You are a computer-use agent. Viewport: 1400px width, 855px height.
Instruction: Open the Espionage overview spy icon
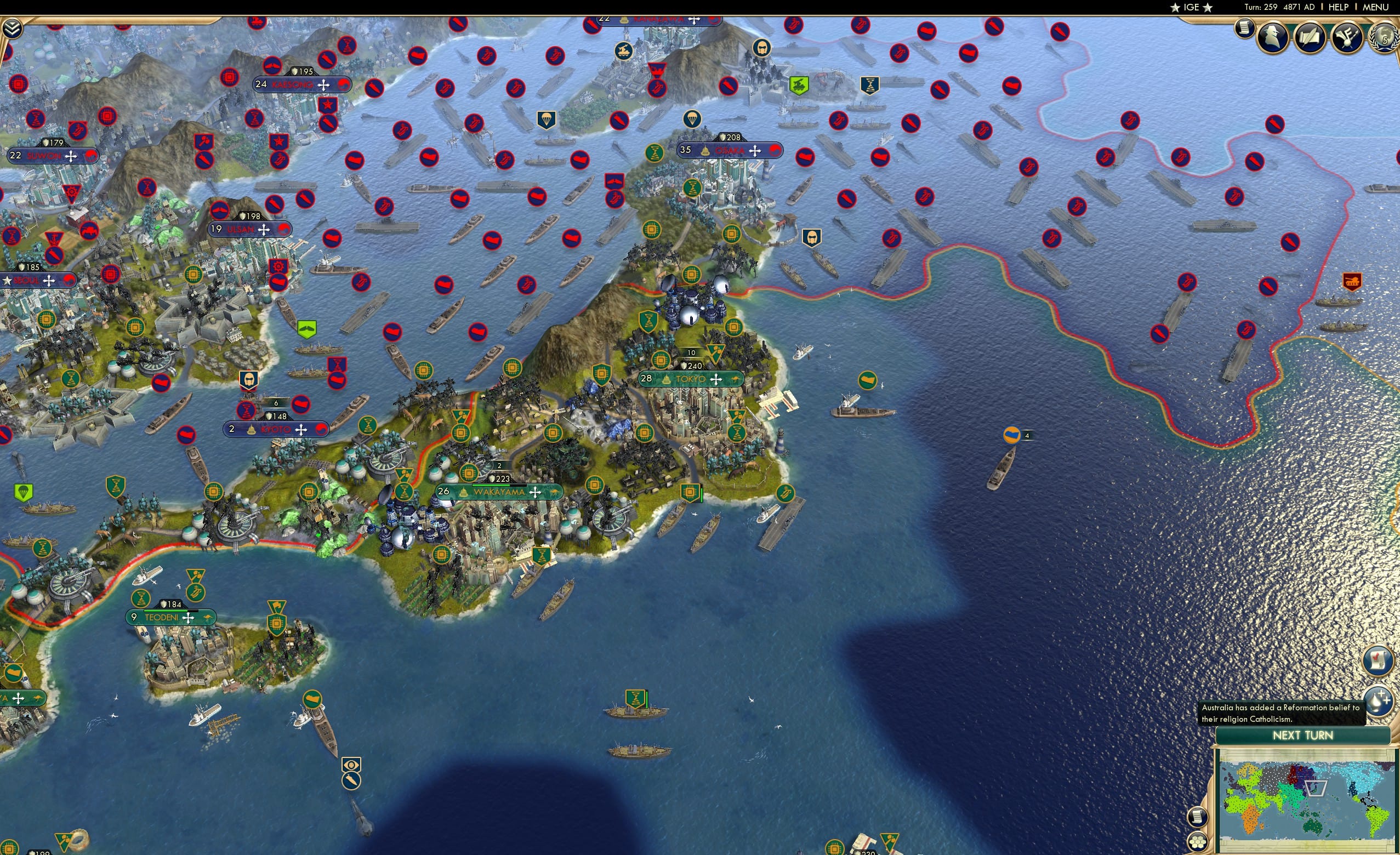click(x=1273, y=37)
